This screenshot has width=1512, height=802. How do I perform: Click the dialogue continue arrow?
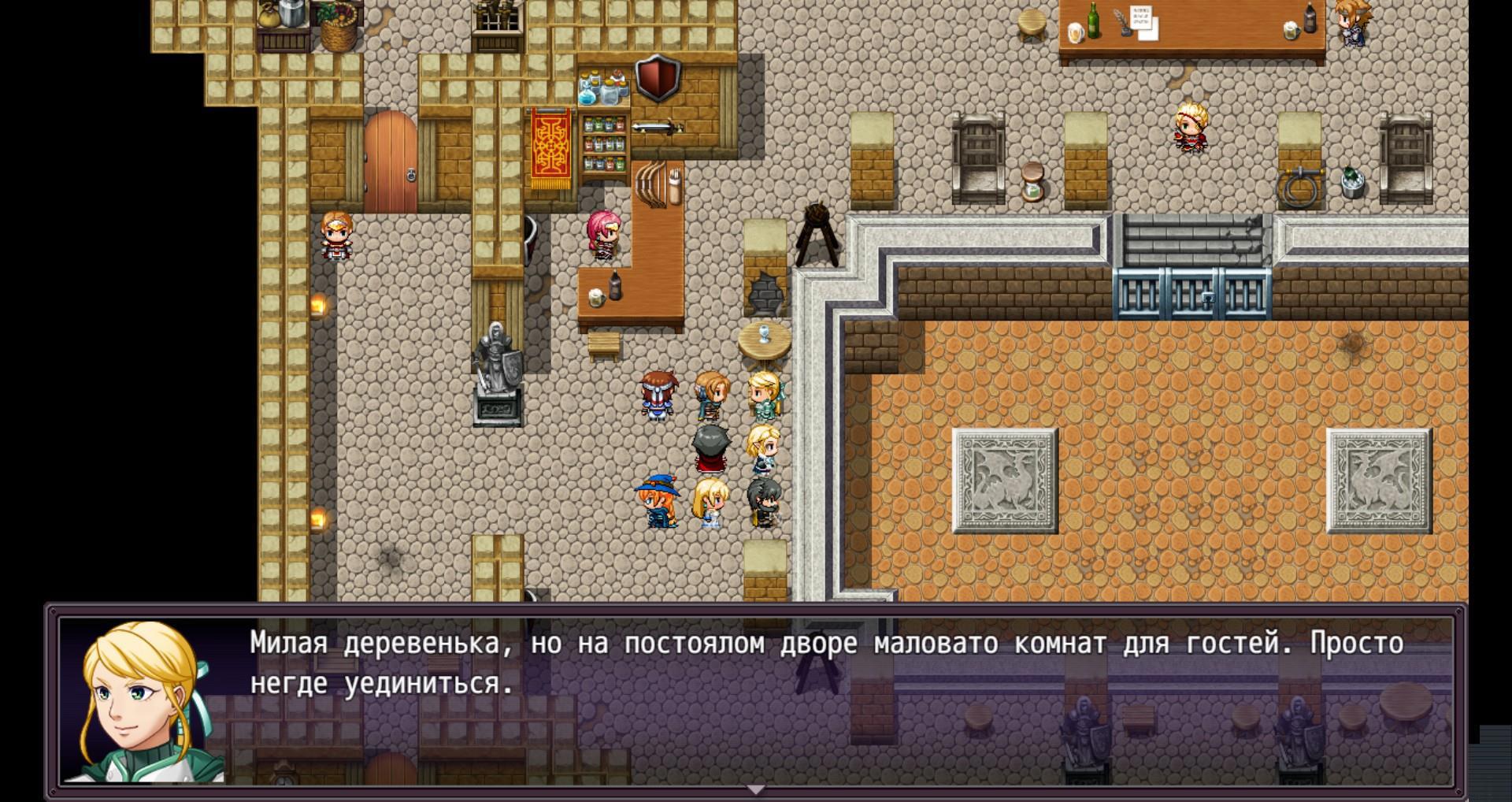(755, 789)
